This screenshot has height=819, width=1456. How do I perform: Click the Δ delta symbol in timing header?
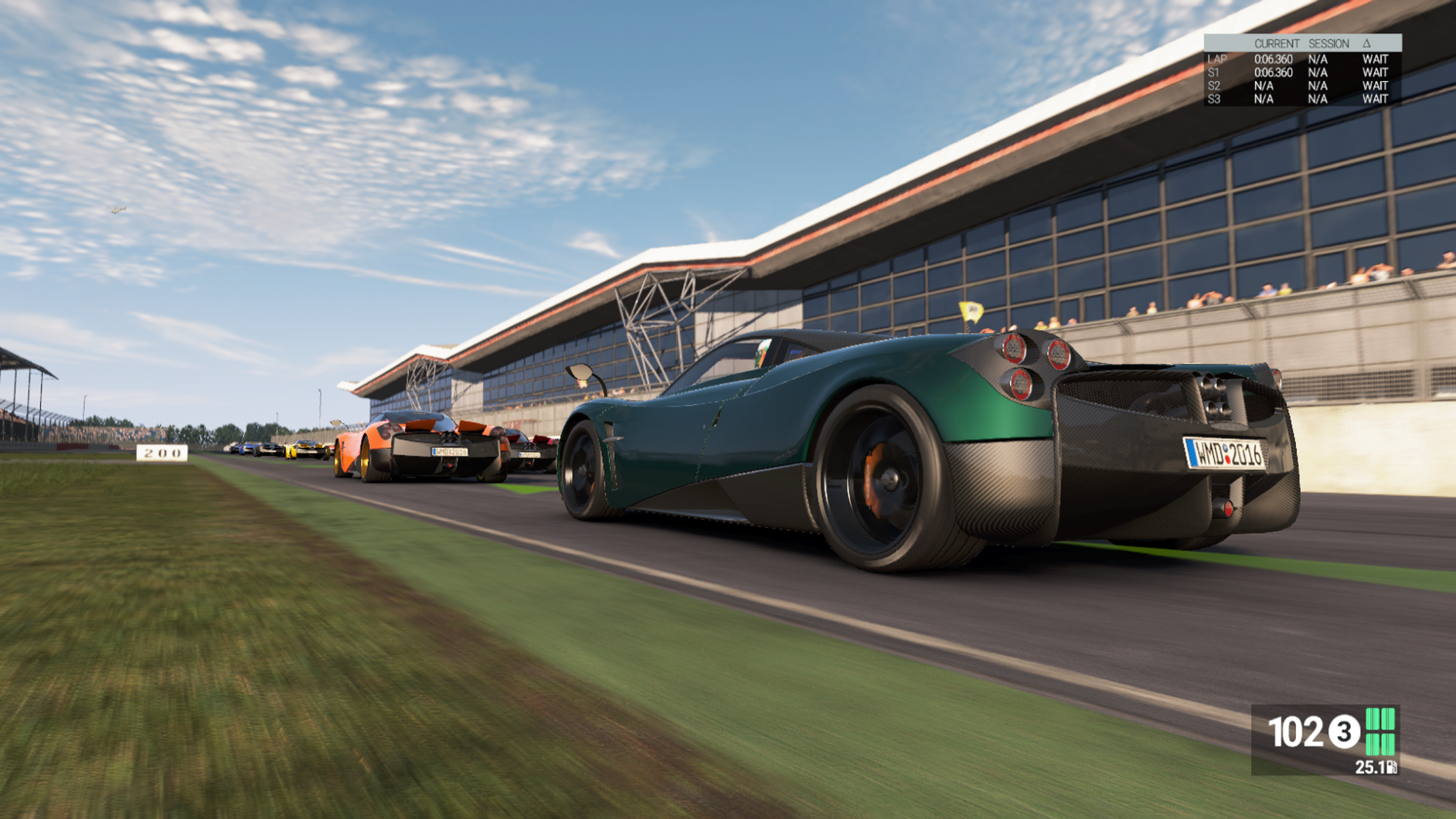coord(1366,43)
